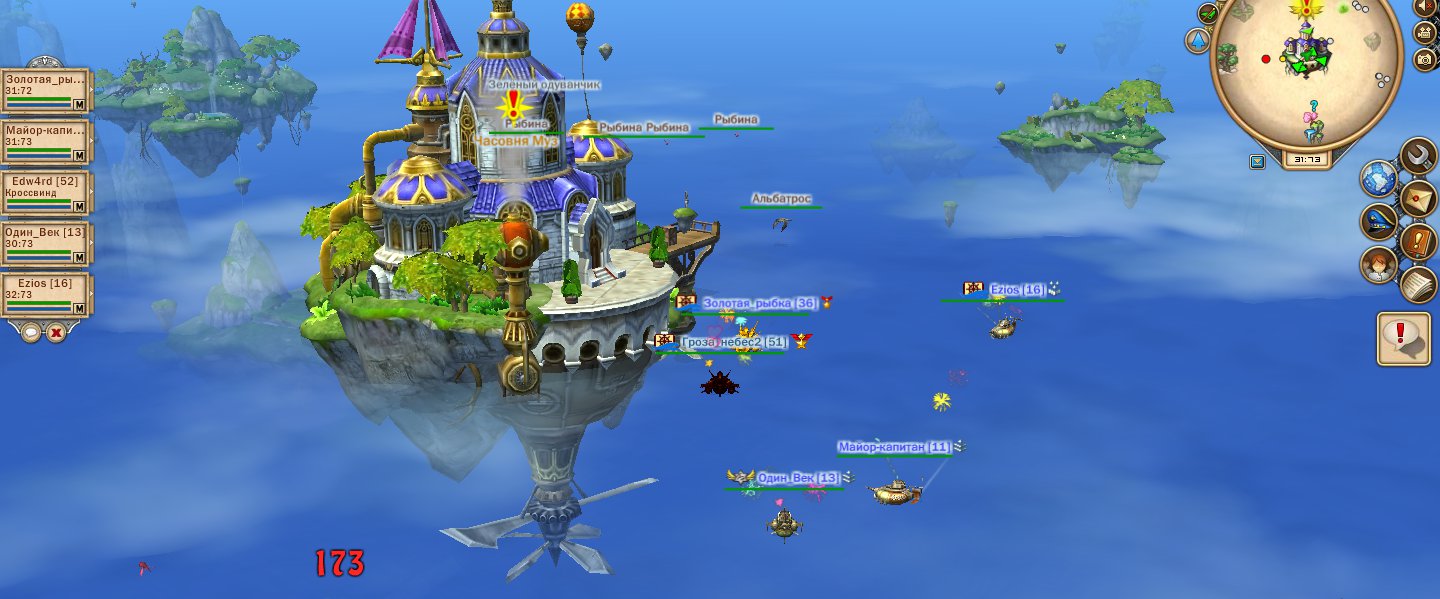Open the paper scroll journal icon
1440x599 pixels.
(1418, 284)
